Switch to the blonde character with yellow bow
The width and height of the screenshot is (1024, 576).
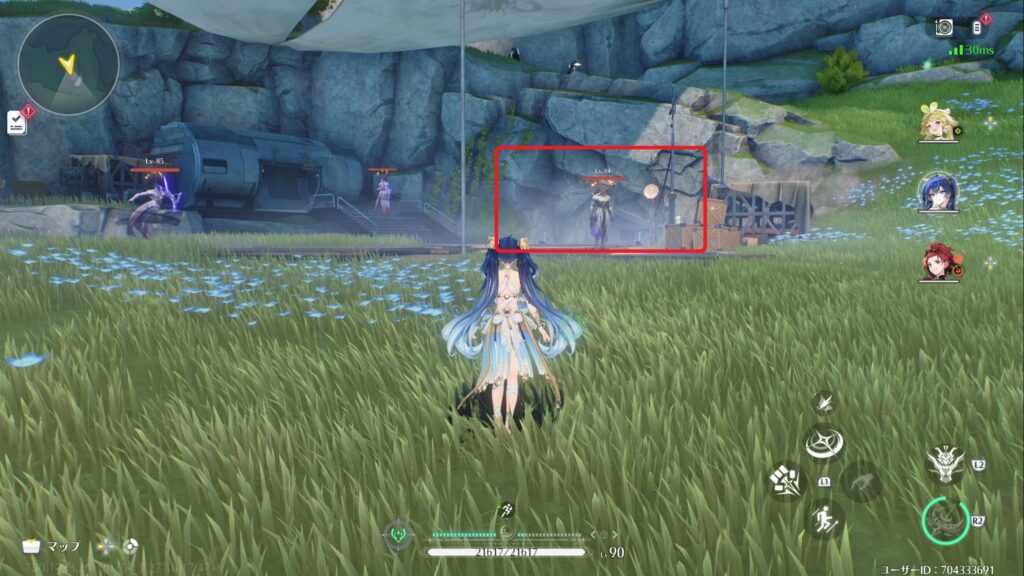pyautogui.click(x=938, y=123)
